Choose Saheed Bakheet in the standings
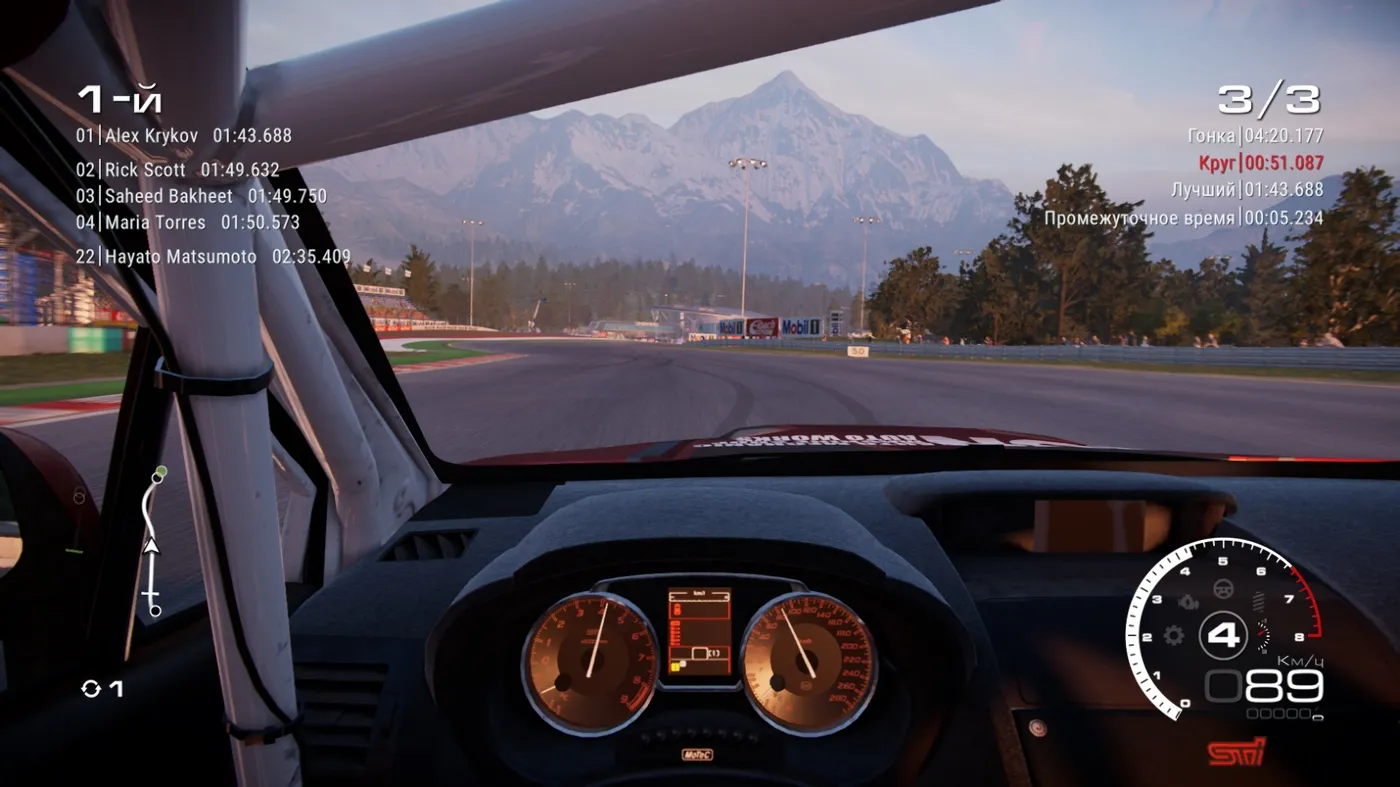The height and width of the screenshot is (787, 1400). click(x=201, y=196)
